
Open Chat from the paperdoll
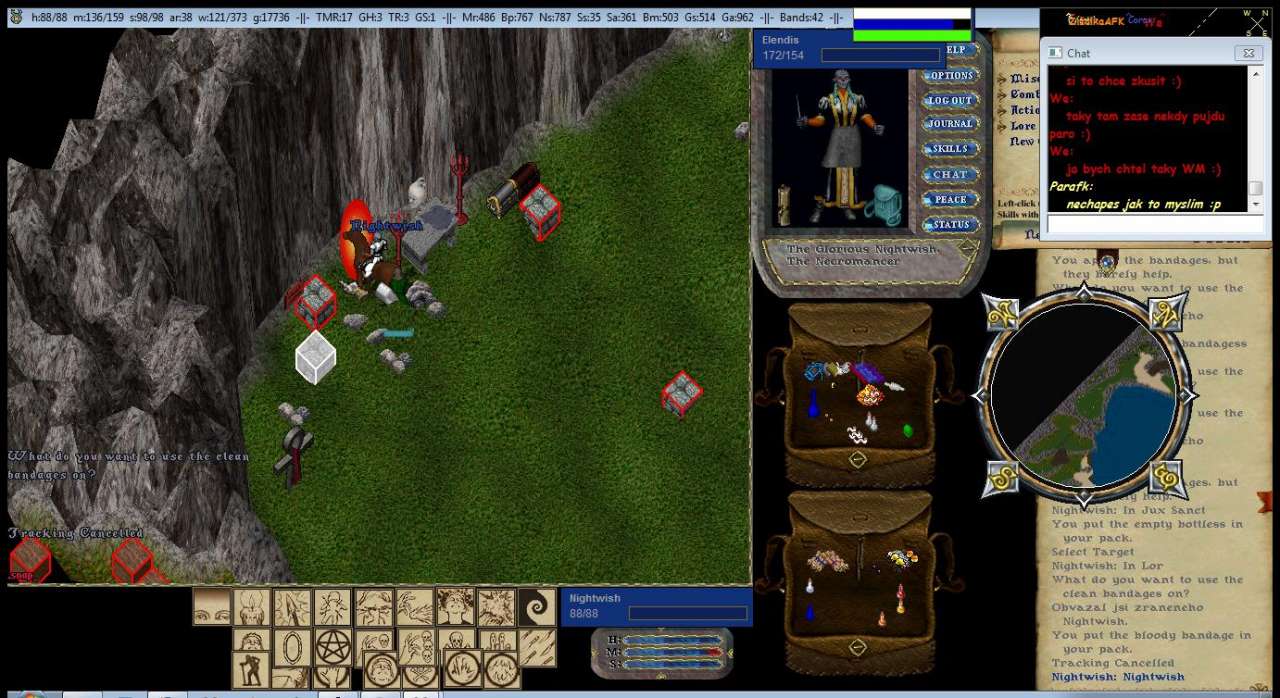[x=949, y=174]
